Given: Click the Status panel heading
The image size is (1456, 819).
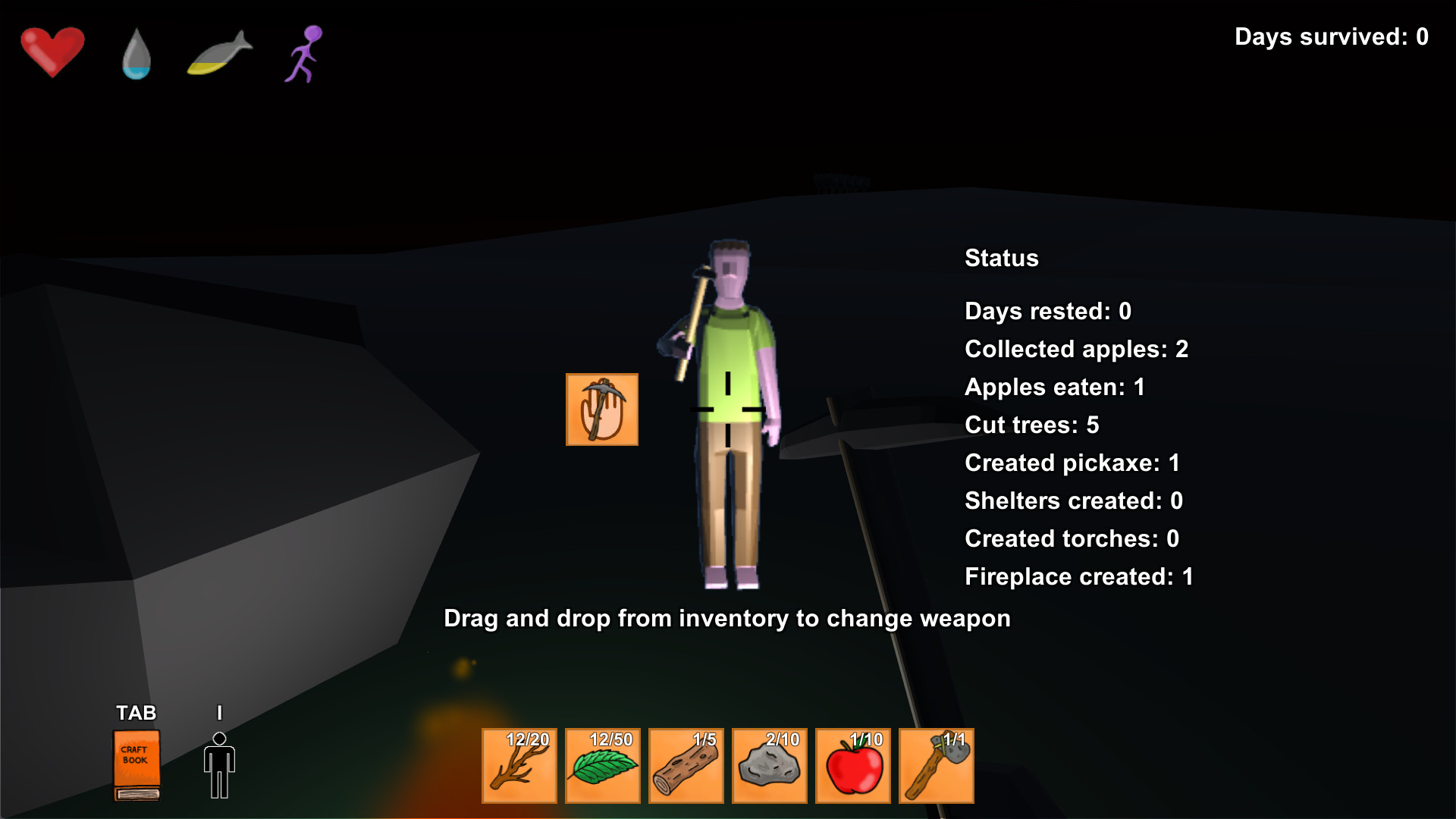Looking at the screenshot, I should click(x=1001, y=258).
